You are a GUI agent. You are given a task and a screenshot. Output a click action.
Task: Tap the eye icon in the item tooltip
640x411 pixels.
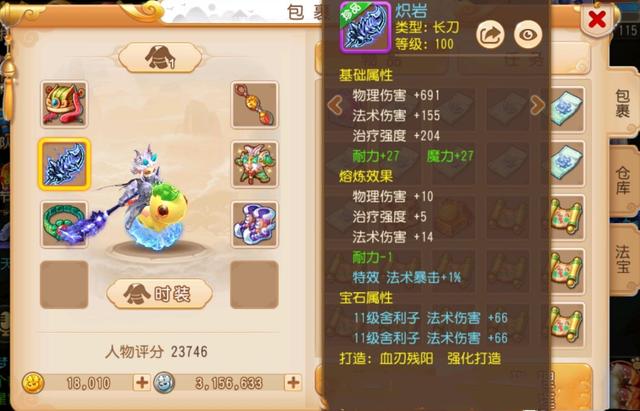pos(528,35)
